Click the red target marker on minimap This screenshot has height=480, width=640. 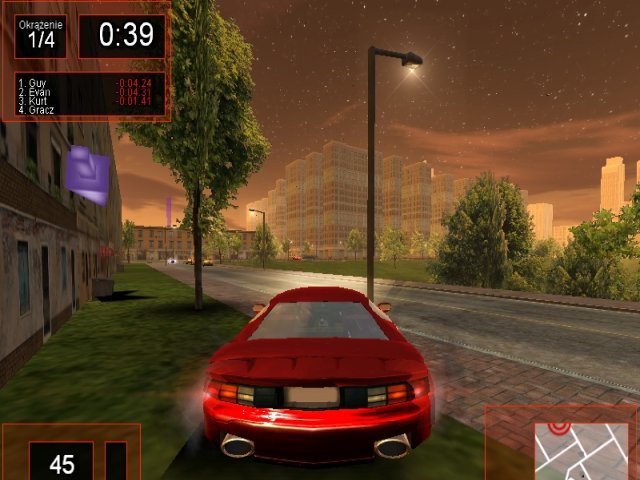coord(558,428)
